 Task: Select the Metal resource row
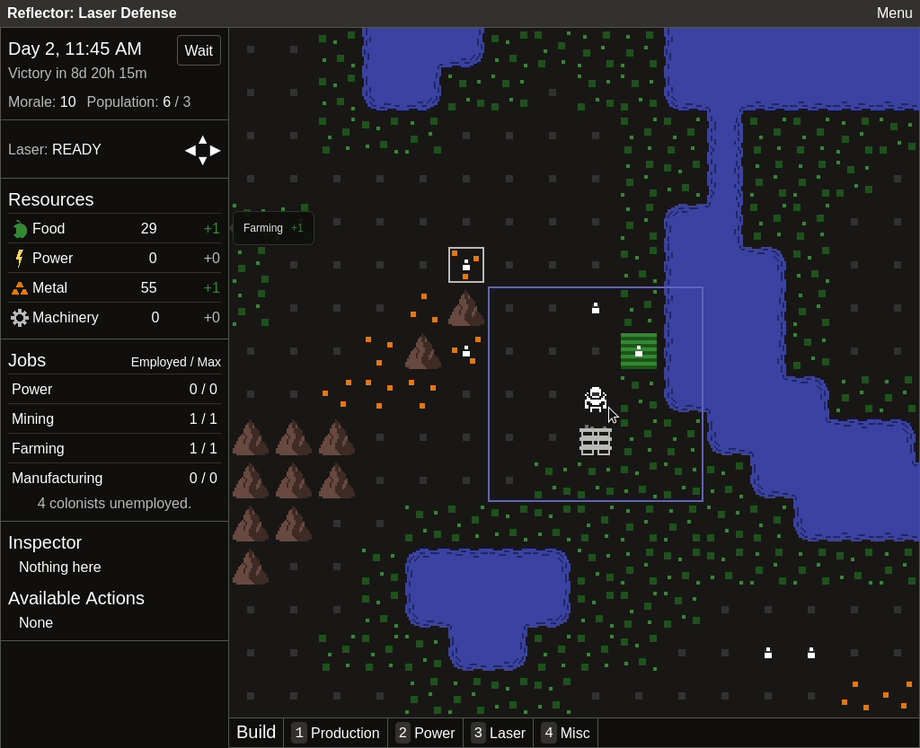114,288
